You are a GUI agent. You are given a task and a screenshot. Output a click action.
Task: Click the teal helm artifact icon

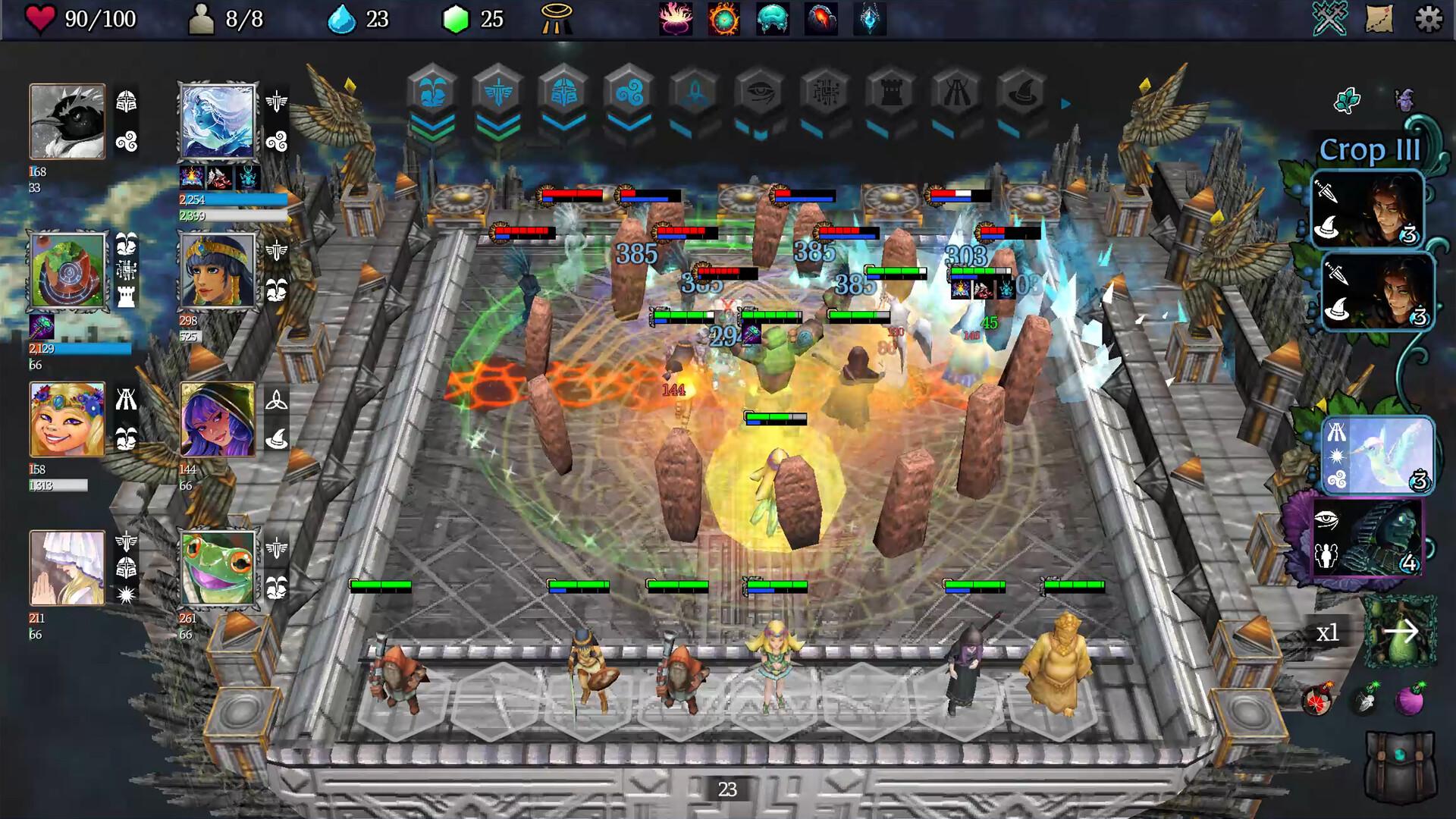pyautogui.click(x=771, y=20)
